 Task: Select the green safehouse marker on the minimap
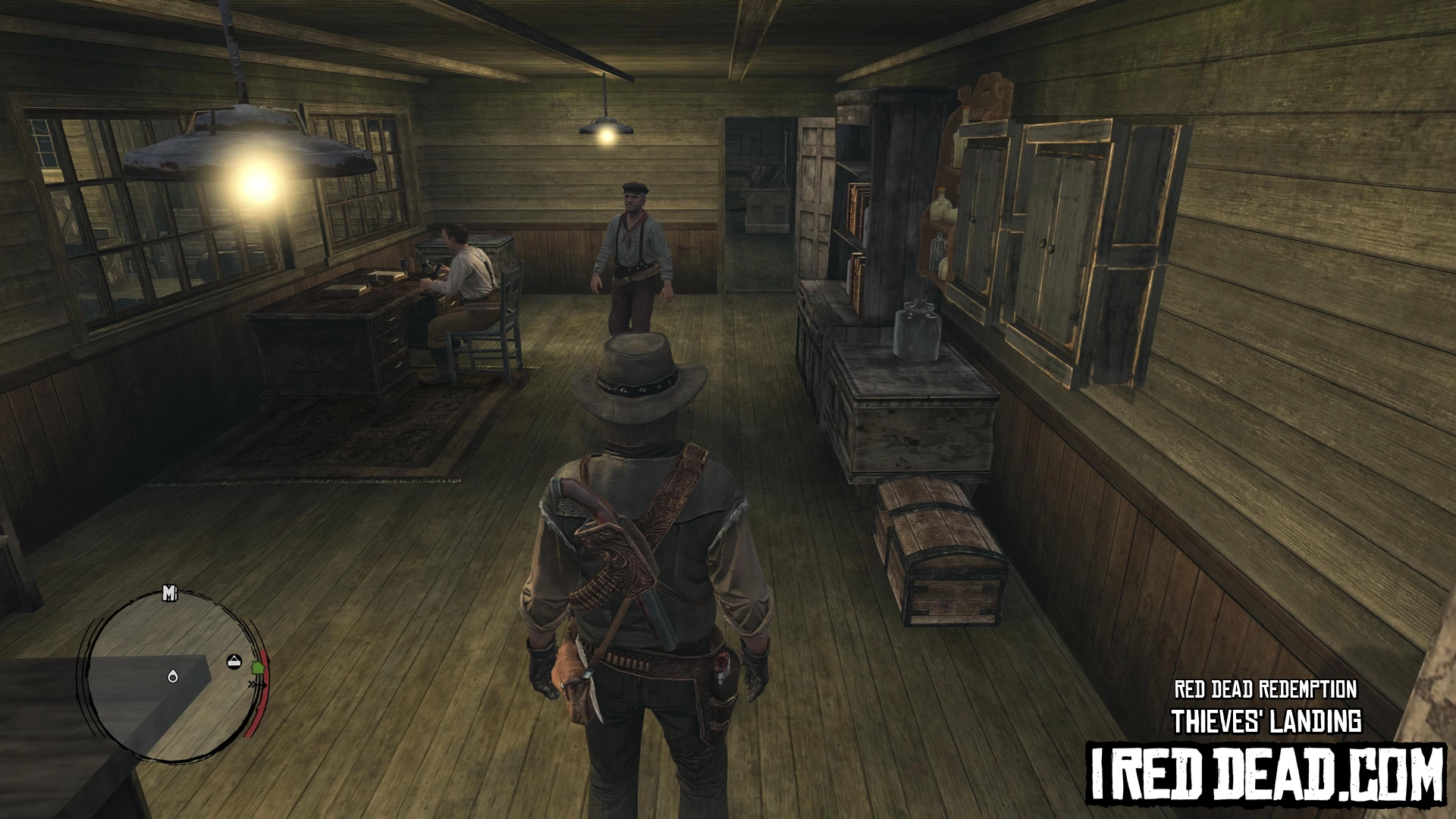256,668
